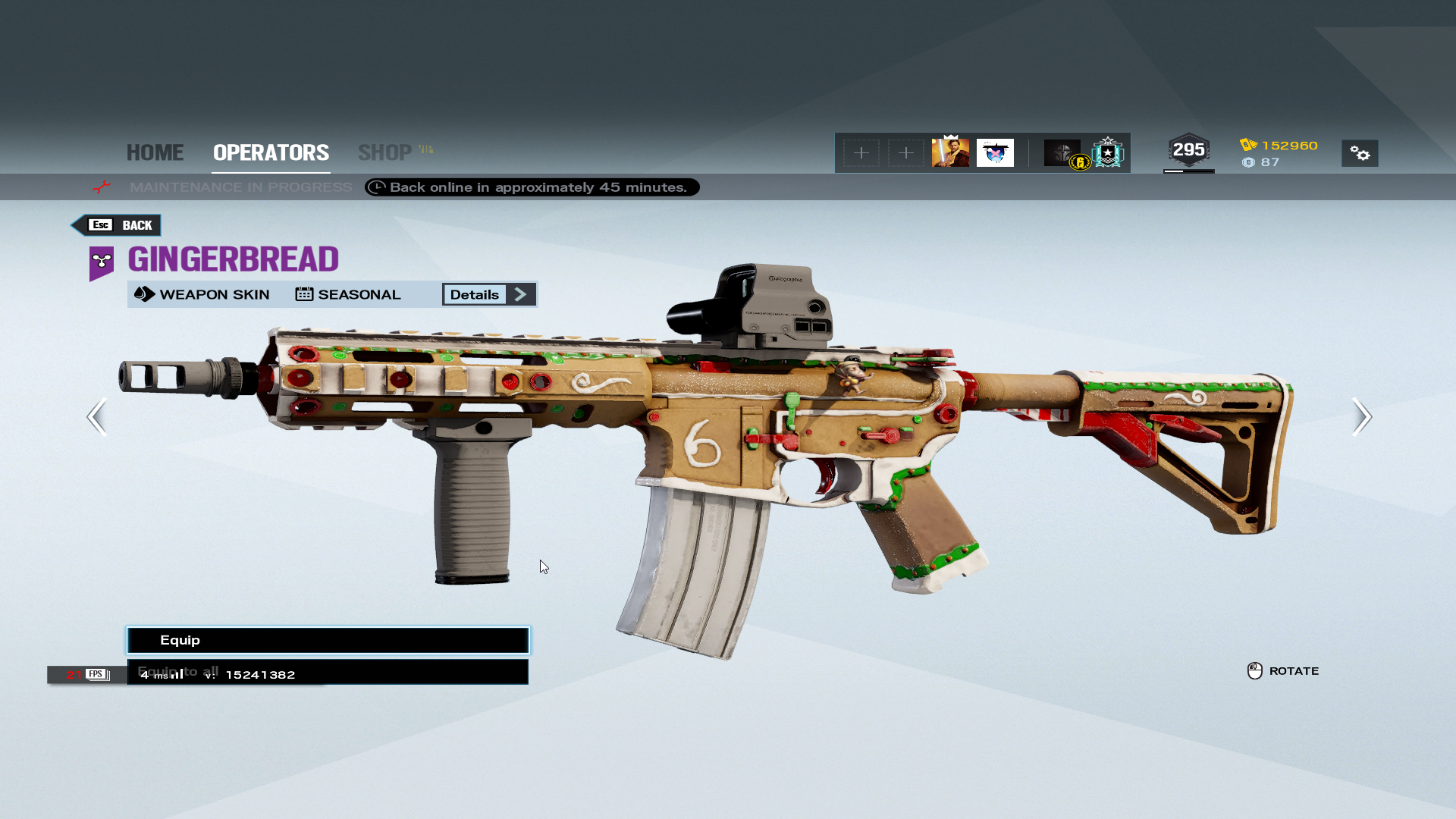Open the rank badge with star emblem
The height and width of the screenshot is (819, 1456).
1108,152
